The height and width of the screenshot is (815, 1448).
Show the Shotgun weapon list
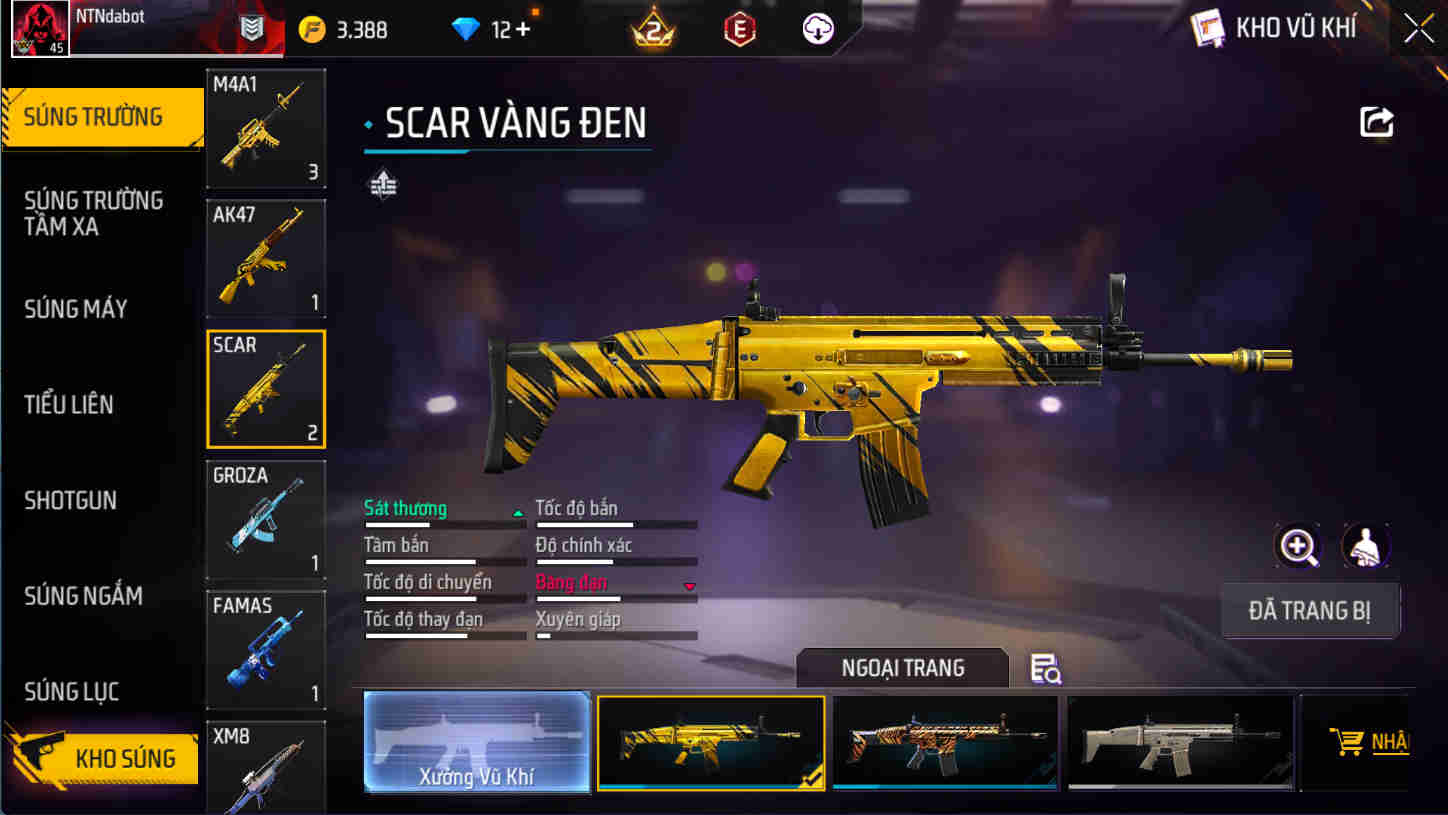pos(70,500)
